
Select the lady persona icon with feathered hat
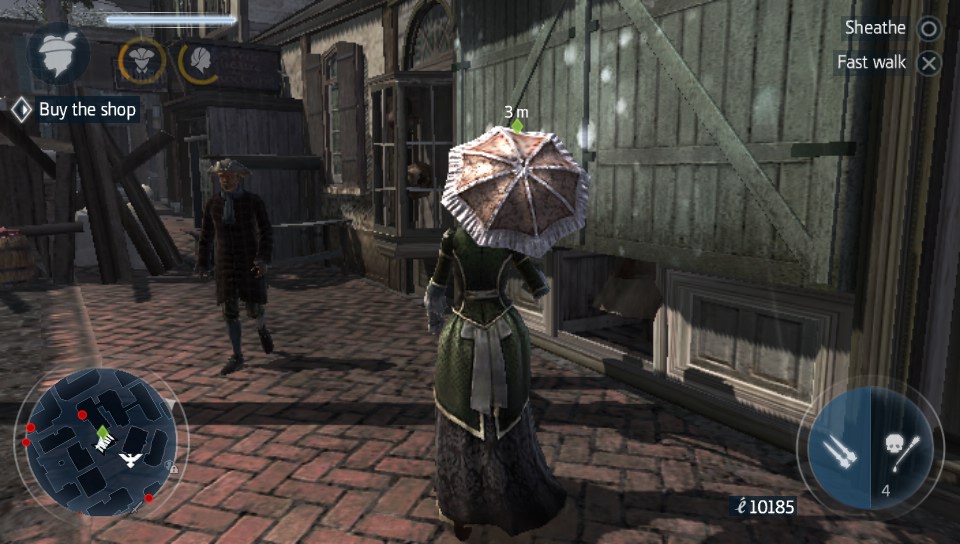tap(59, 55)
